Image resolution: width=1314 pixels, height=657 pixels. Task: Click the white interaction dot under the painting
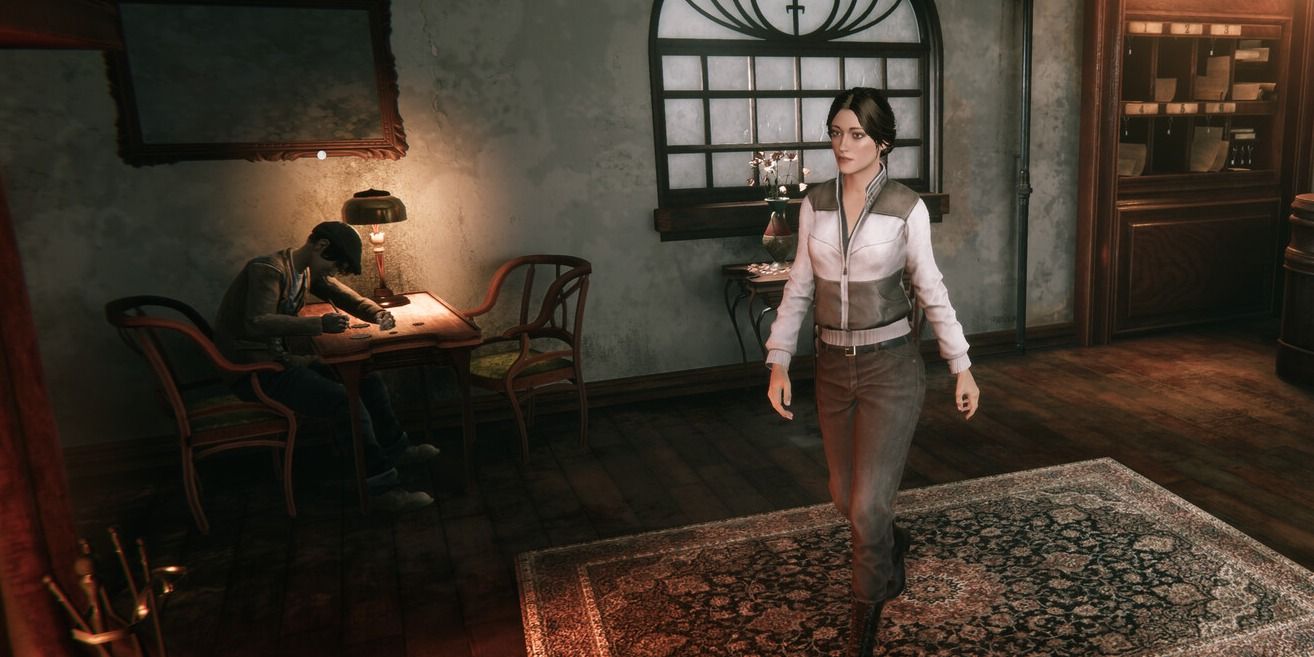coord(321,155)
